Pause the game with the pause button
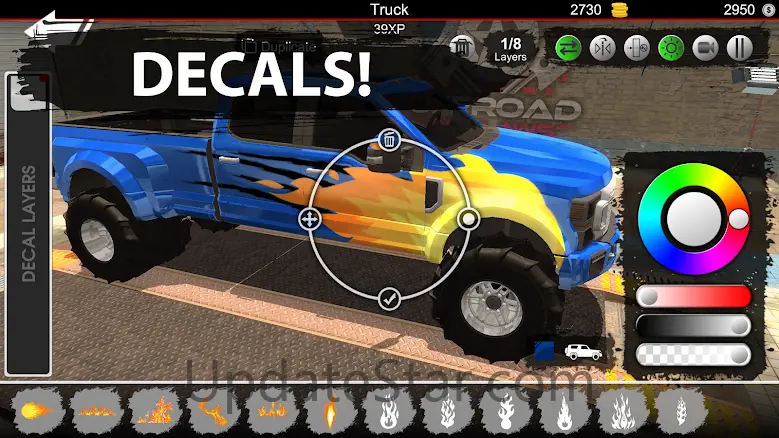 coord(739,47)
